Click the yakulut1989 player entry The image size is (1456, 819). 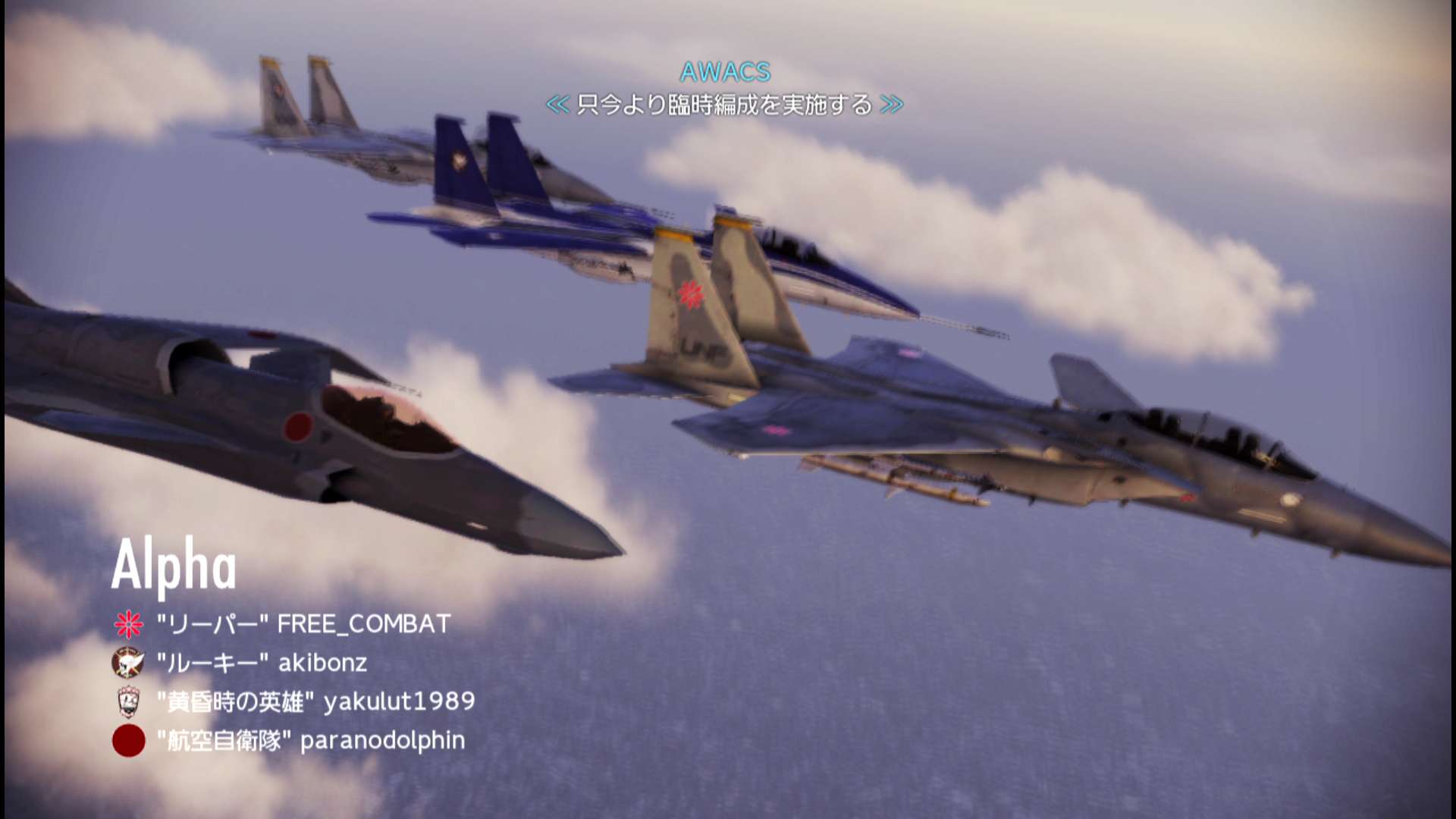(x=315, y=701)
